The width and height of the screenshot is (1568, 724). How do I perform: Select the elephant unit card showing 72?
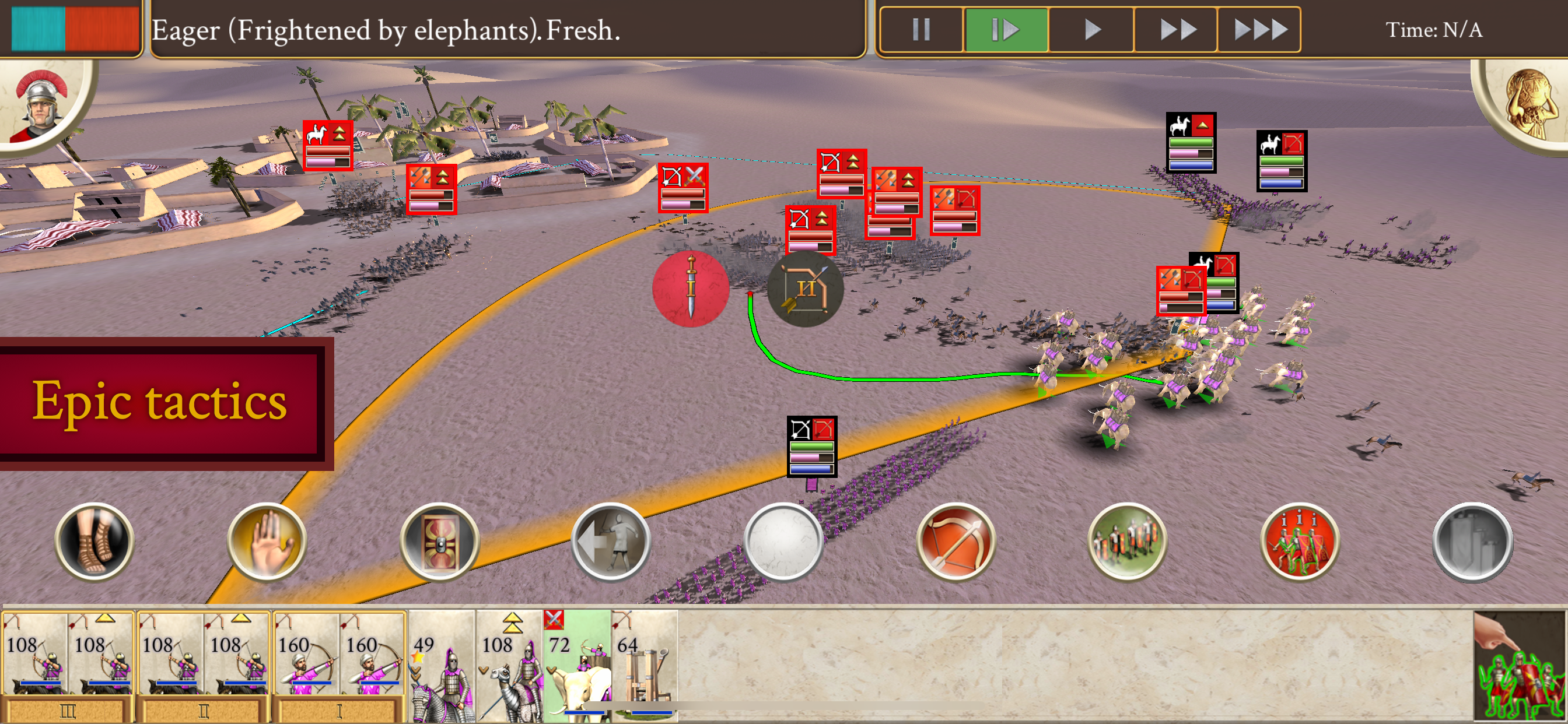click(577, 666)
